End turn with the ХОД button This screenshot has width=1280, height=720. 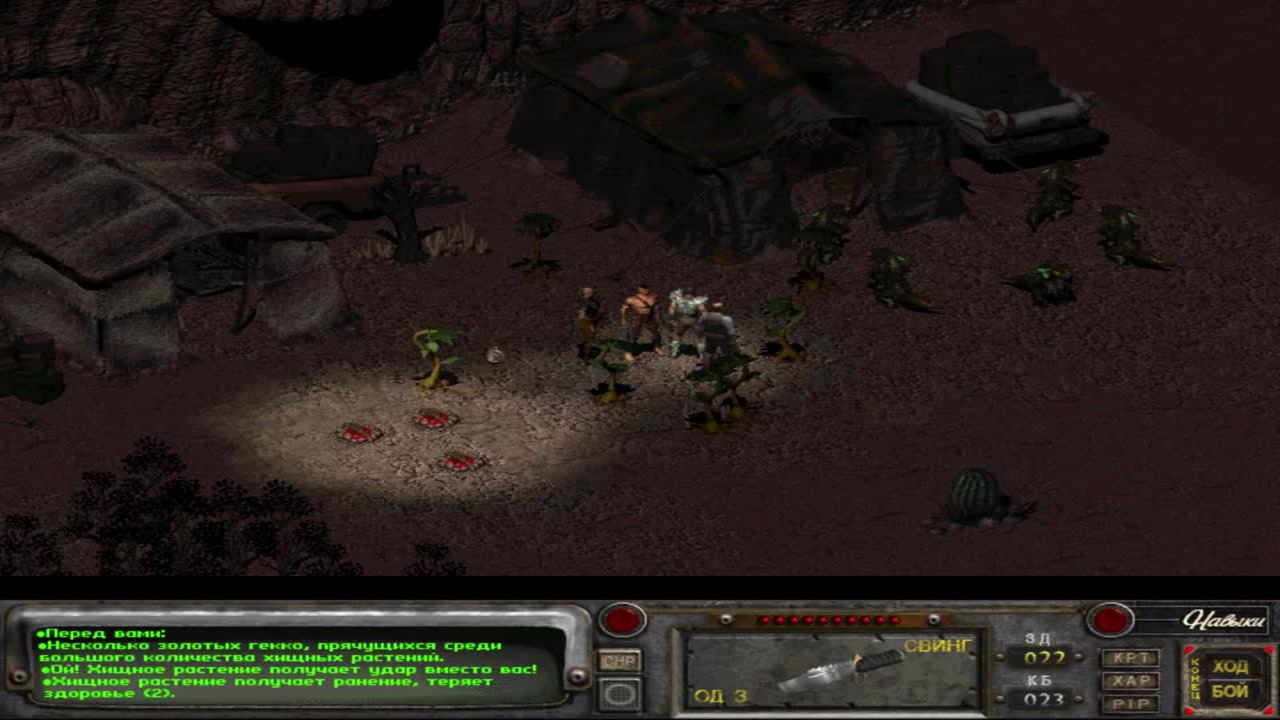(x=1230, y=667)
